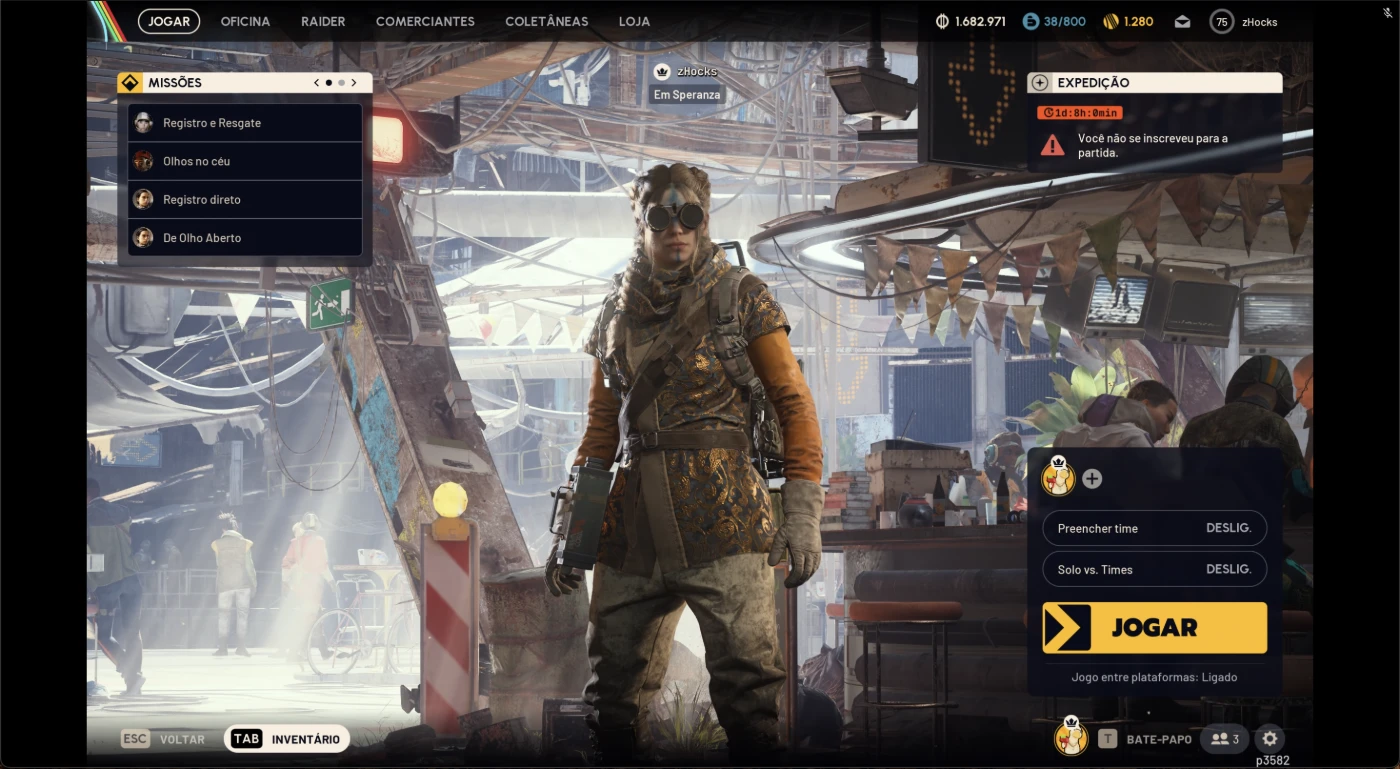
Task: Open the Coletâneas tab
Action: pos(546,21)
